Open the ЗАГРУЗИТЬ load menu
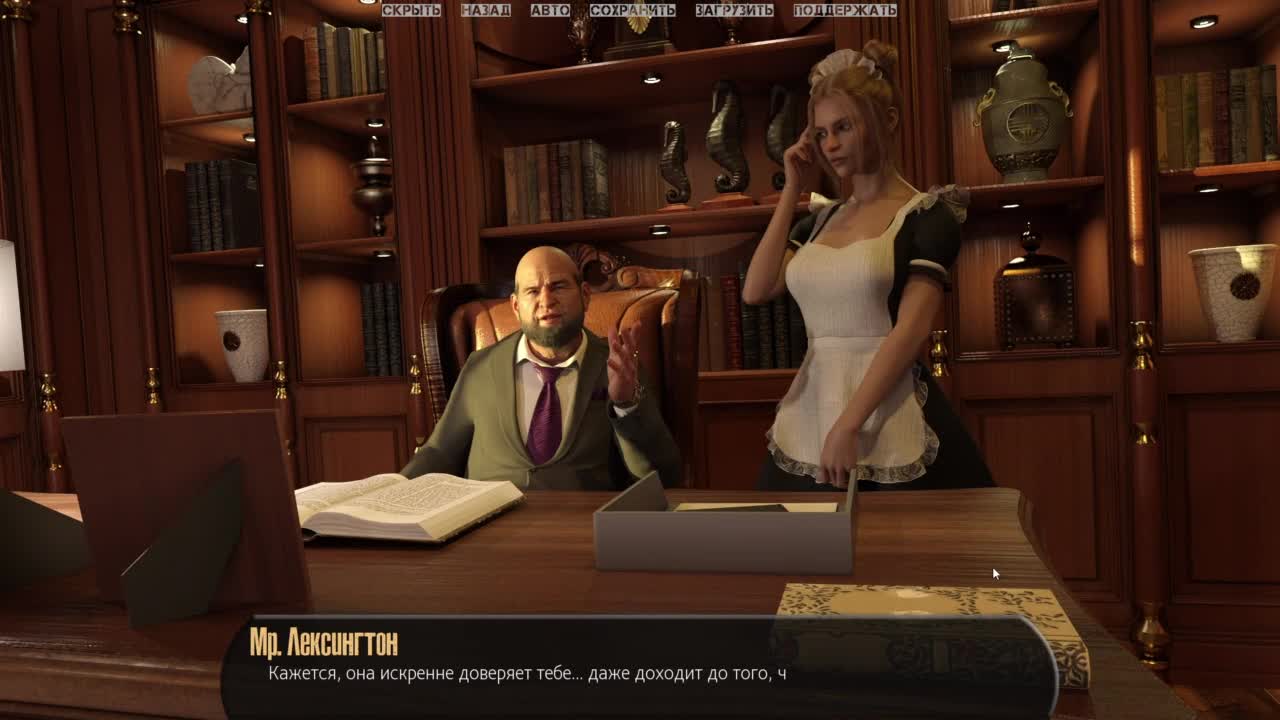 [x=734, y=10]
